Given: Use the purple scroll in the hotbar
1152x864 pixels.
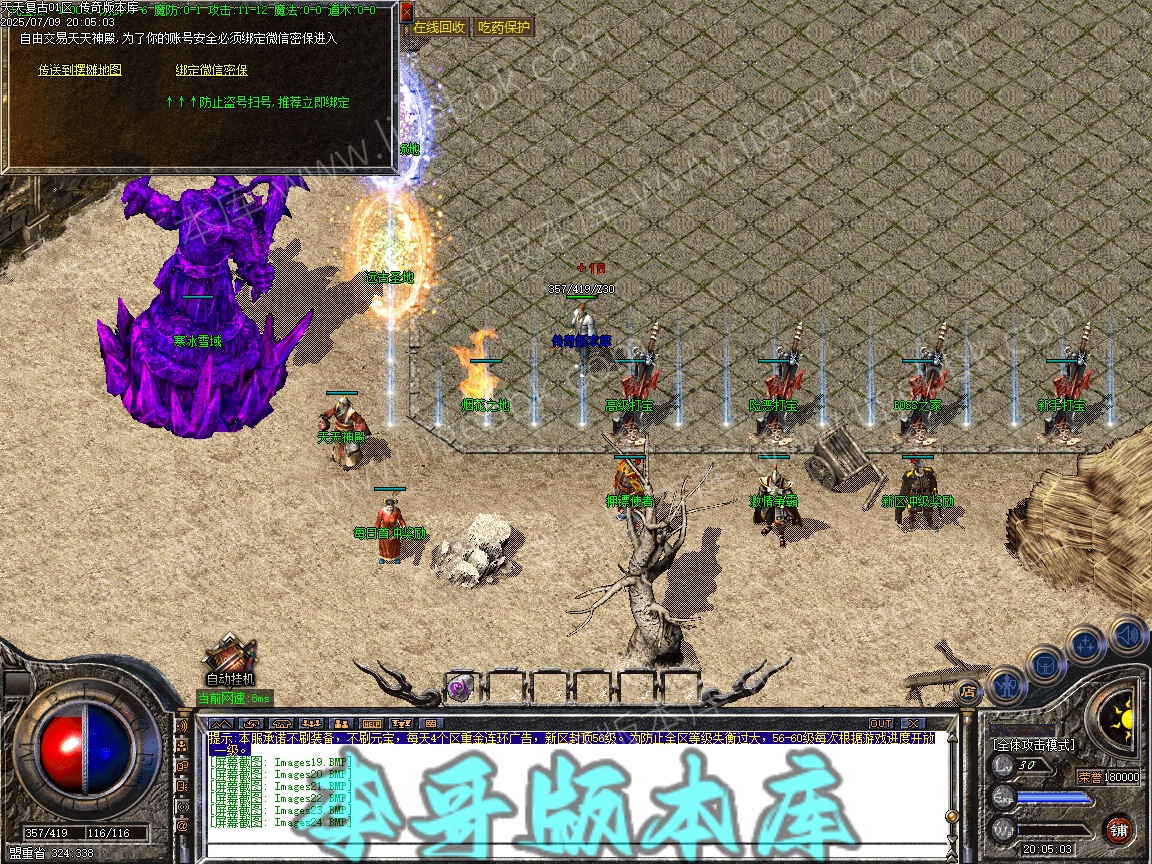Looking at the screenshot, I should coord(460,688).
